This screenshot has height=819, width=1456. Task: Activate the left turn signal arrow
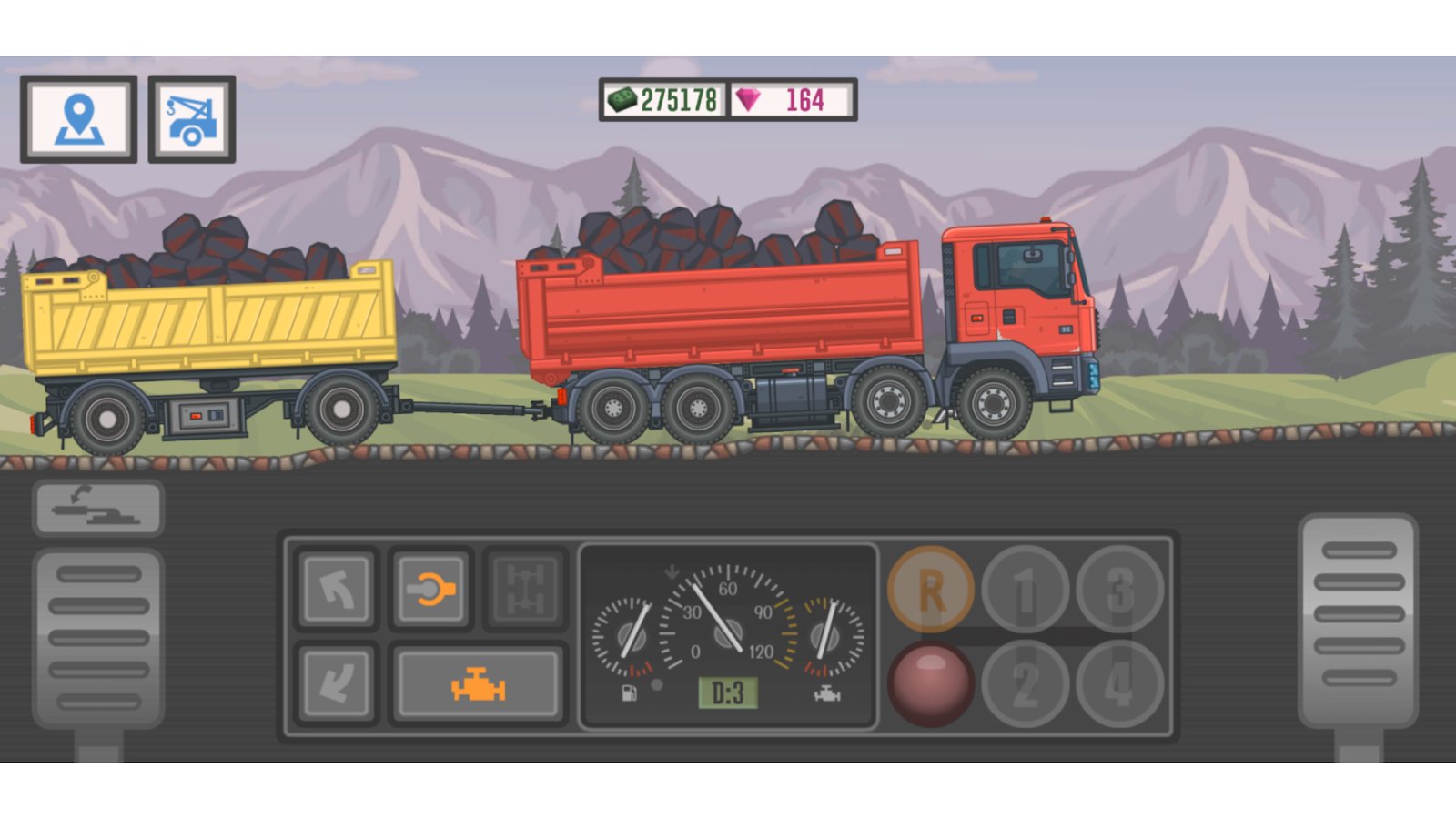point(336,587)
